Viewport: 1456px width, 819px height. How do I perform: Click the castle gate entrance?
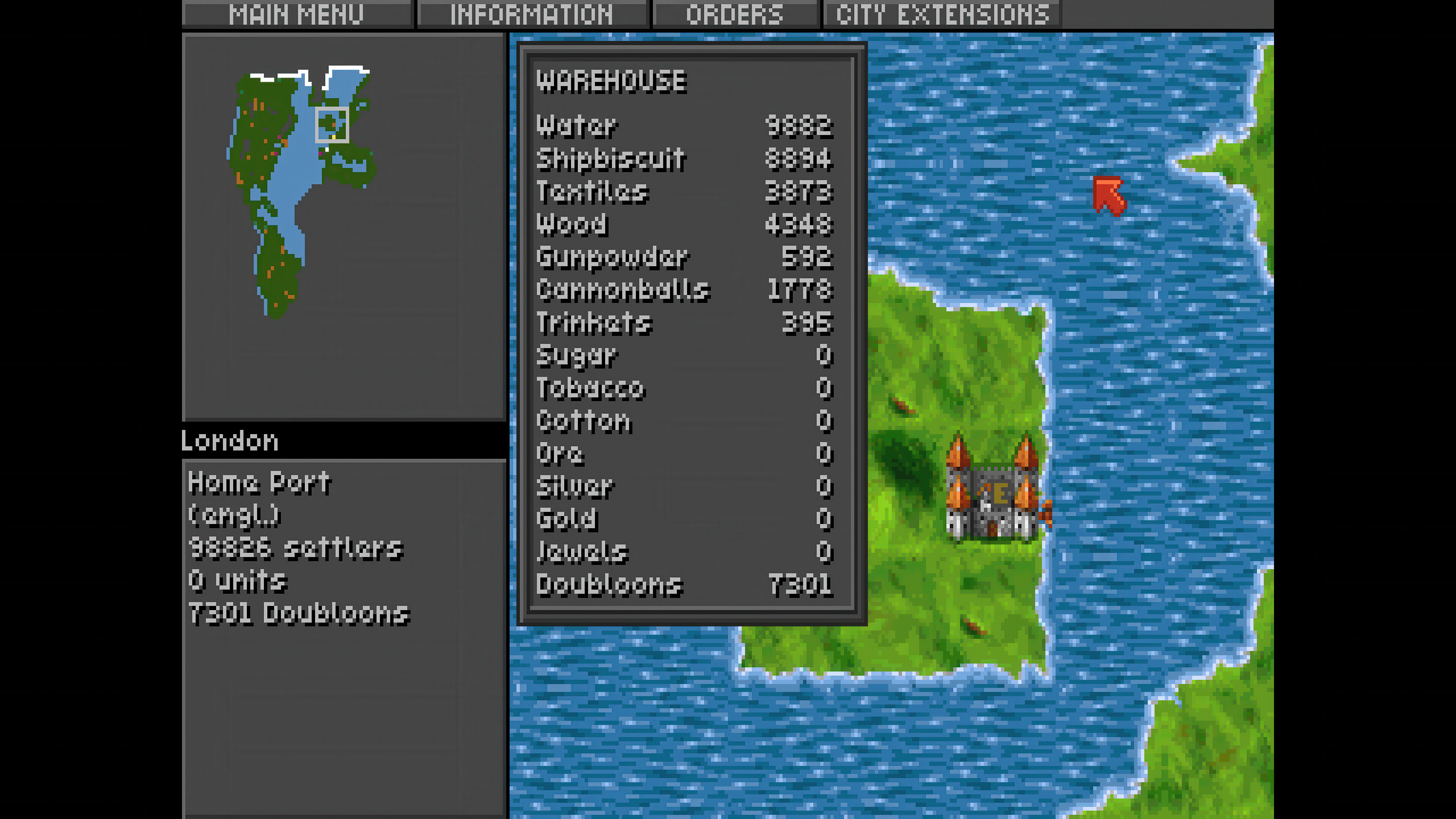click(x=993, y=529)
